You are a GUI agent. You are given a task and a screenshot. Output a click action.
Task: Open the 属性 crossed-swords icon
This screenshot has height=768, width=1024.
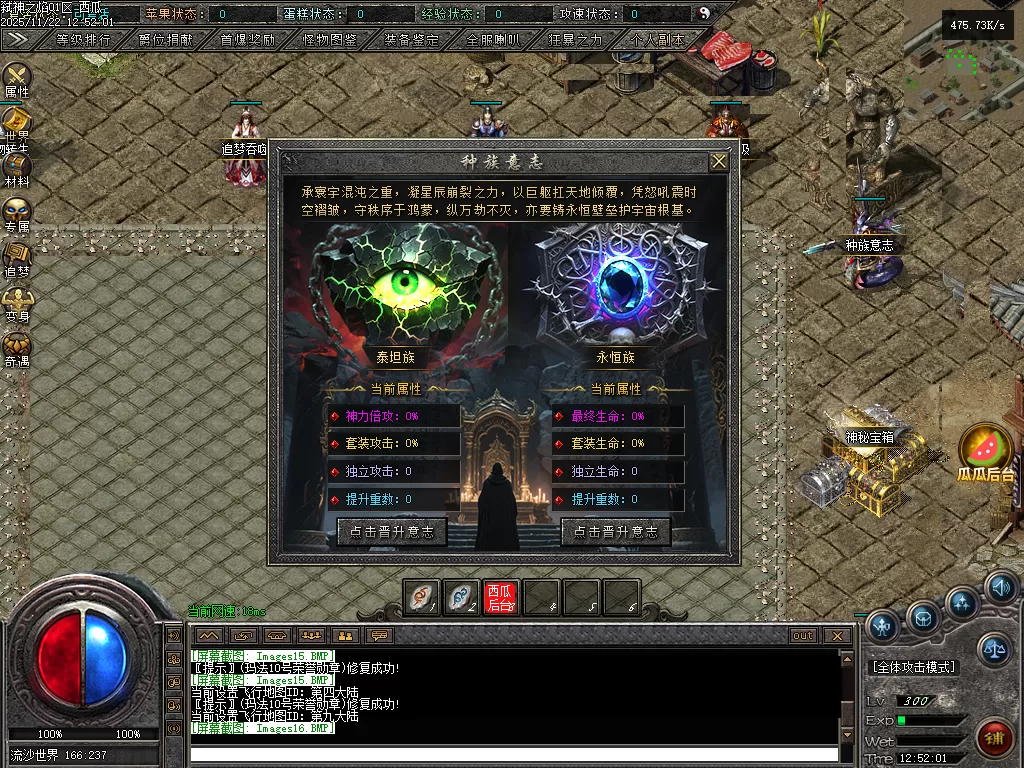[x=17, y=77]
